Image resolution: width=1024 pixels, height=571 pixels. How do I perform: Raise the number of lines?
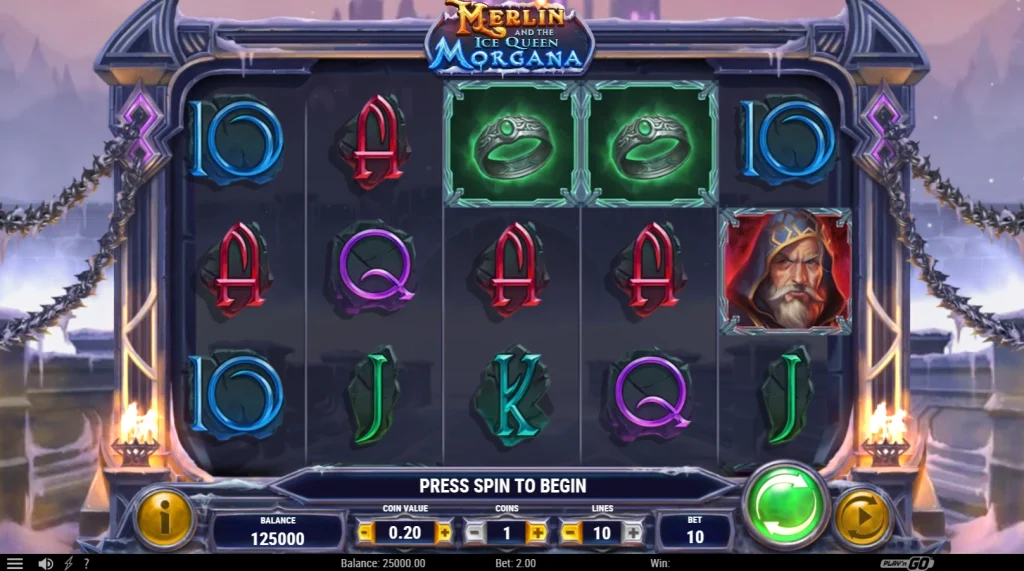[x=632, y=533]
